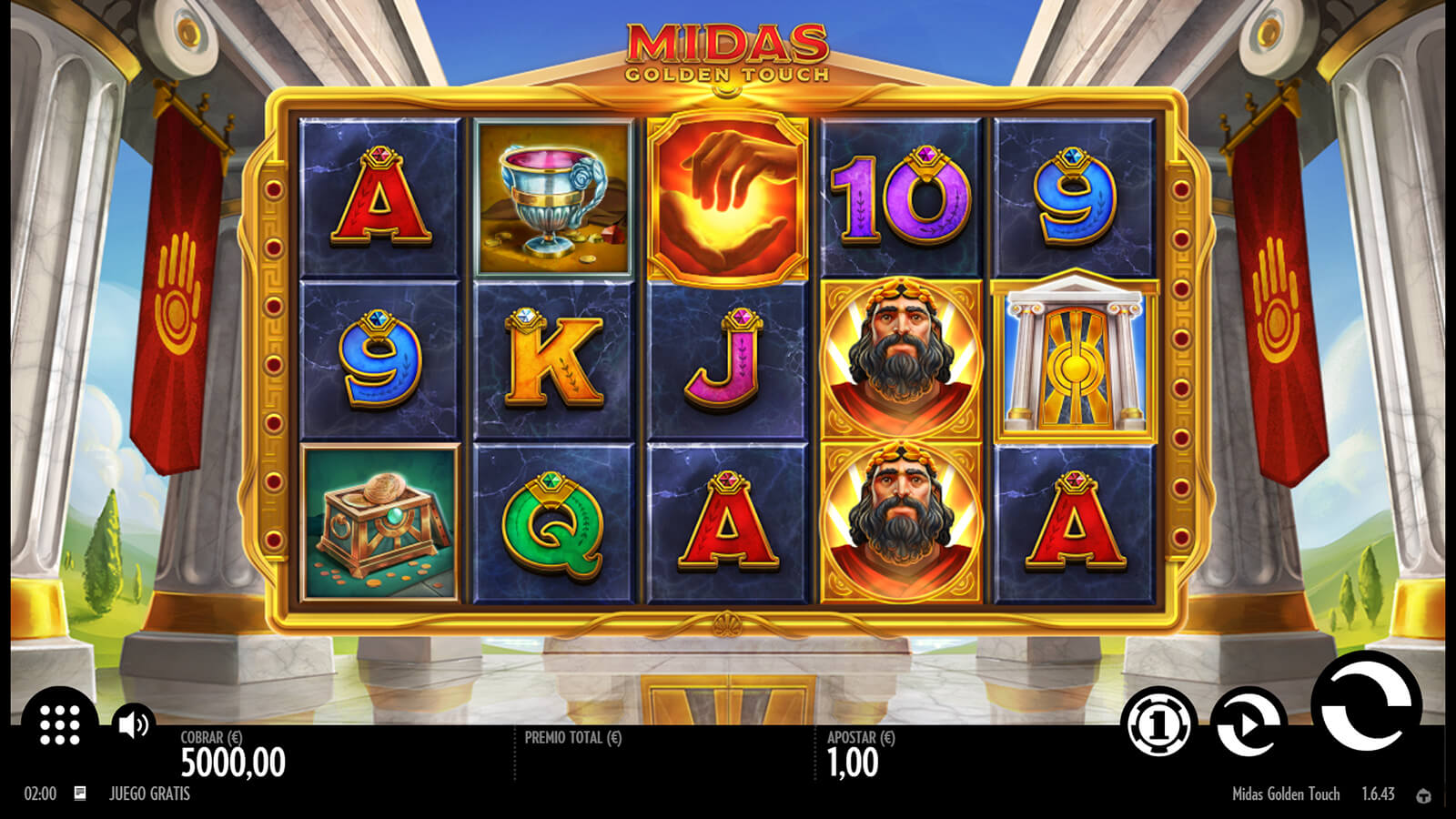Viewport: 1456px width, 819px height.
Task: Open bet selection with the chip button
Action: click(x=1159, y=724)
